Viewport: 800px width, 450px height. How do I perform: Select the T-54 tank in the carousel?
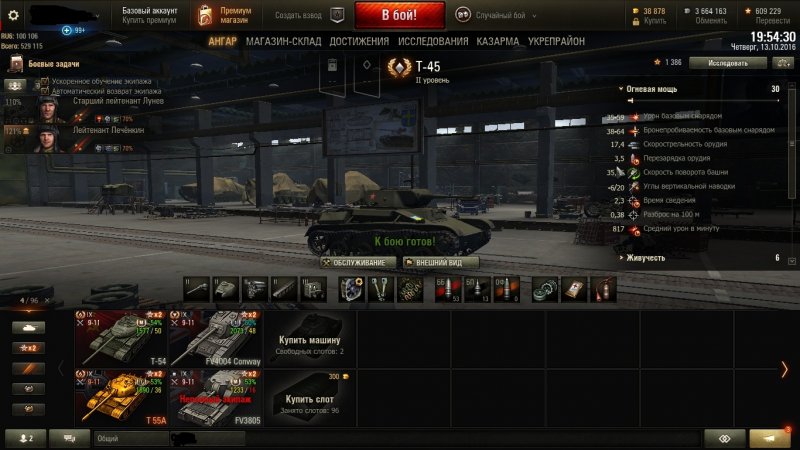pyautogui.click(x=120, y=339)
